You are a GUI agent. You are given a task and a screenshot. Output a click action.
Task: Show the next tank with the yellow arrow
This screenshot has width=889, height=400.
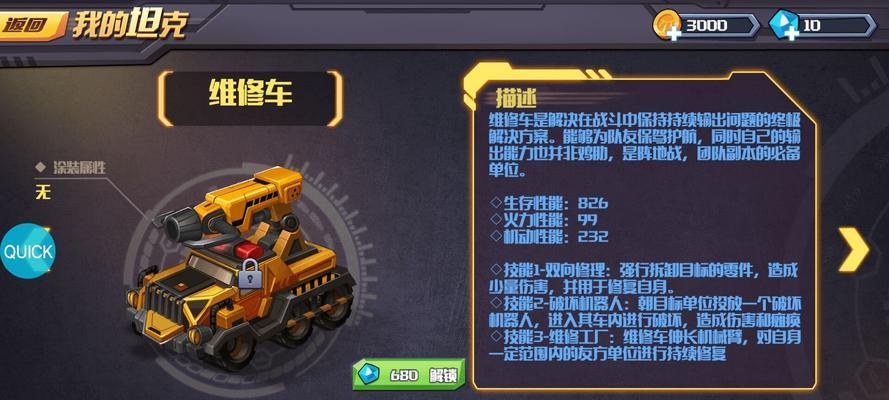(853, 249)
